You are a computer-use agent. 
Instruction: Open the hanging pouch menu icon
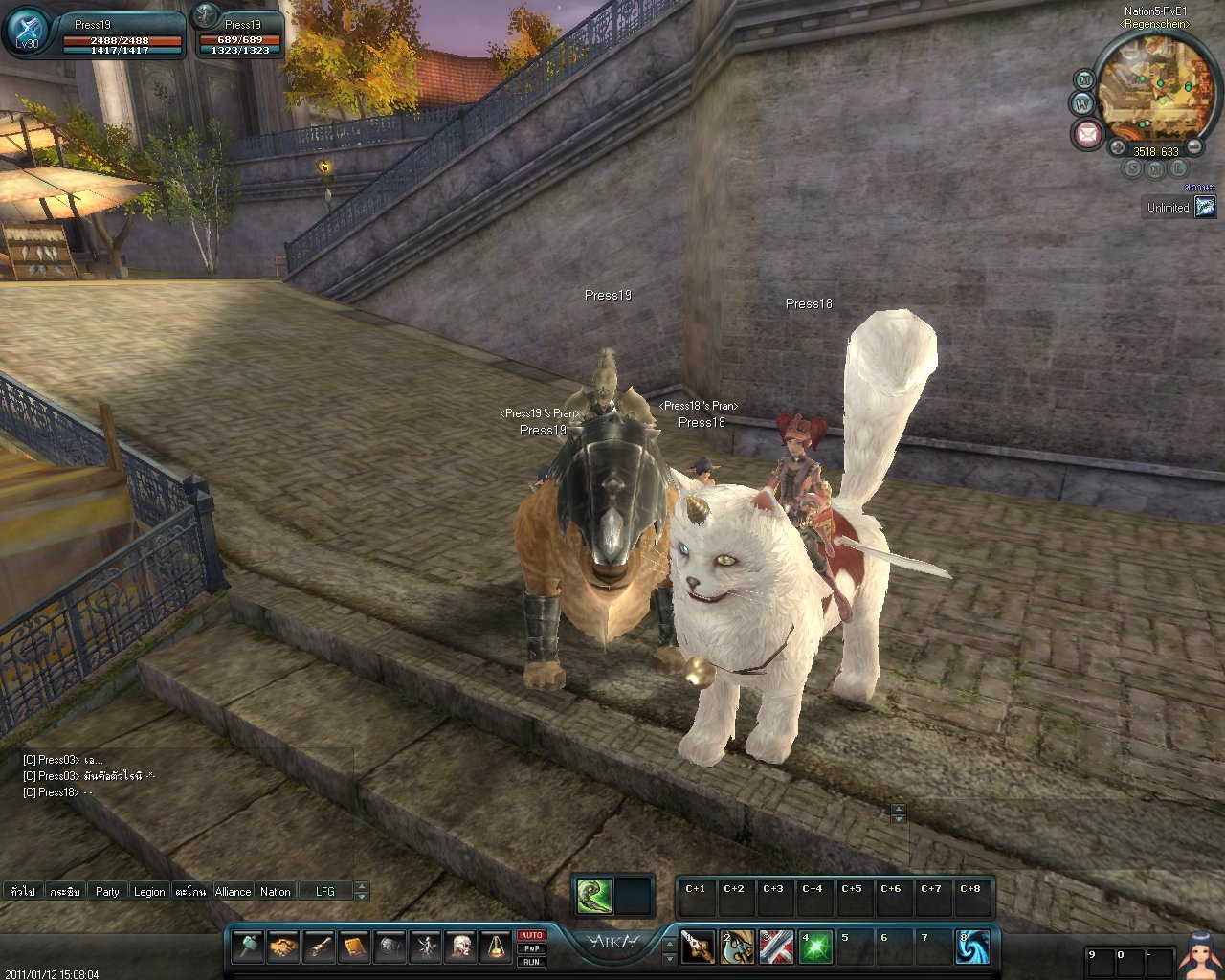496,947
